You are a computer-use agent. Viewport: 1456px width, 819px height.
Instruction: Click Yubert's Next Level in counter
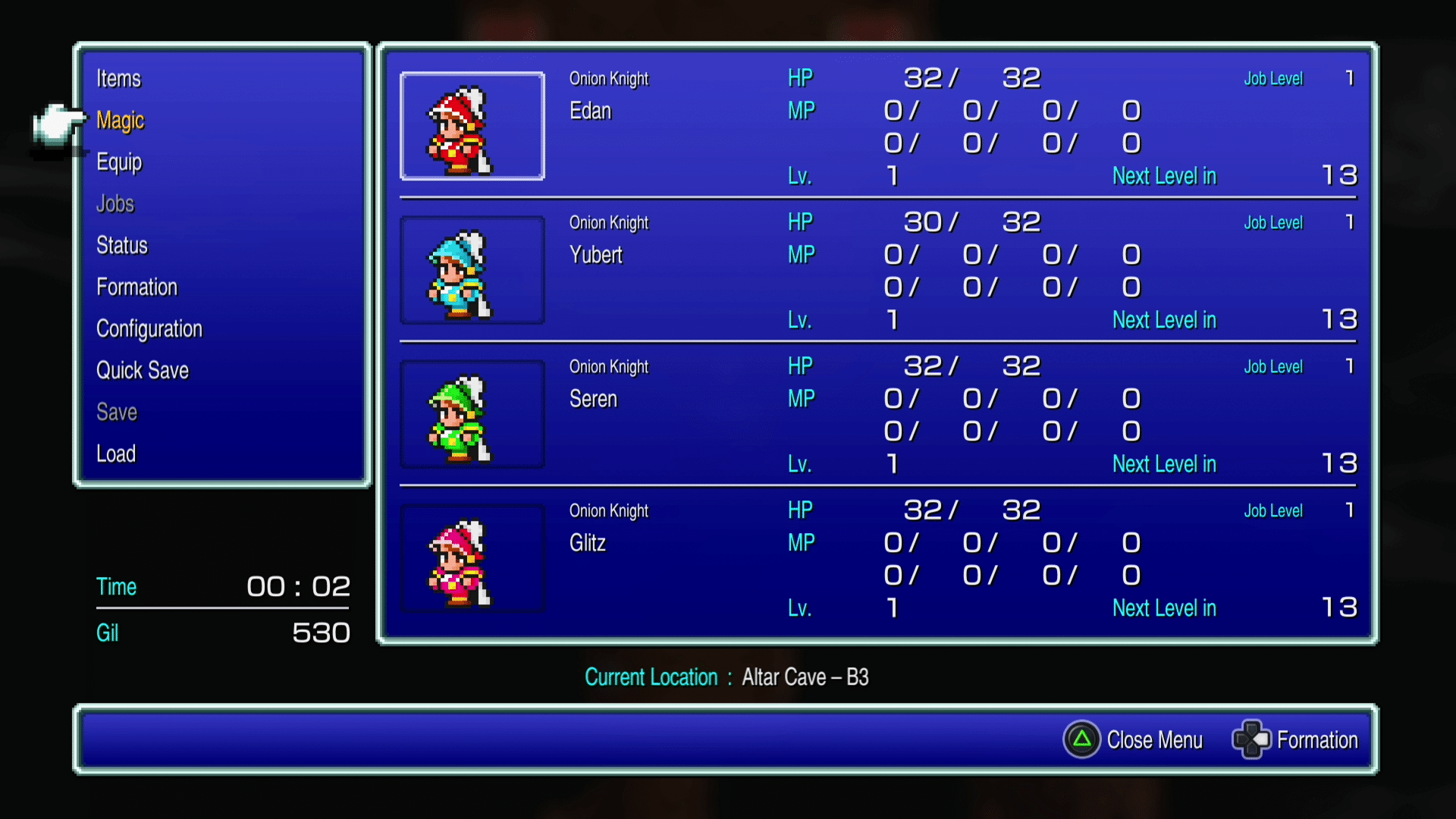point(1165,319)
